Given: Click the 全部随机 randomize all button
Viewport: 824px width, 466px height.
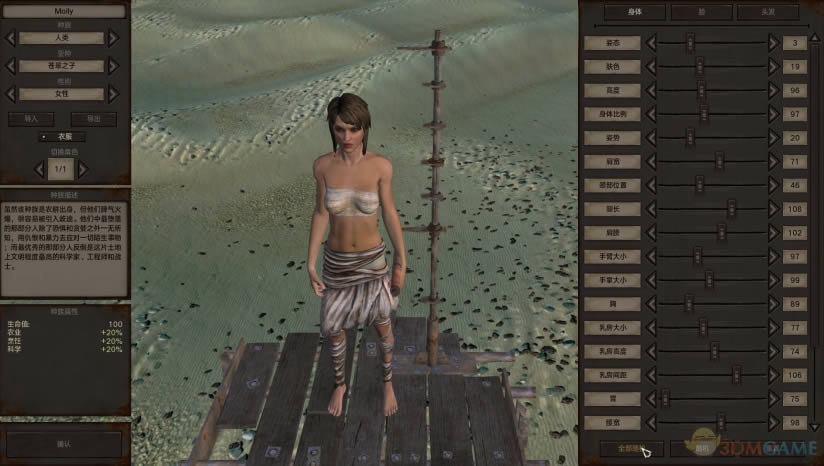Looking at the screenshot, I should (x=629, y=449).
